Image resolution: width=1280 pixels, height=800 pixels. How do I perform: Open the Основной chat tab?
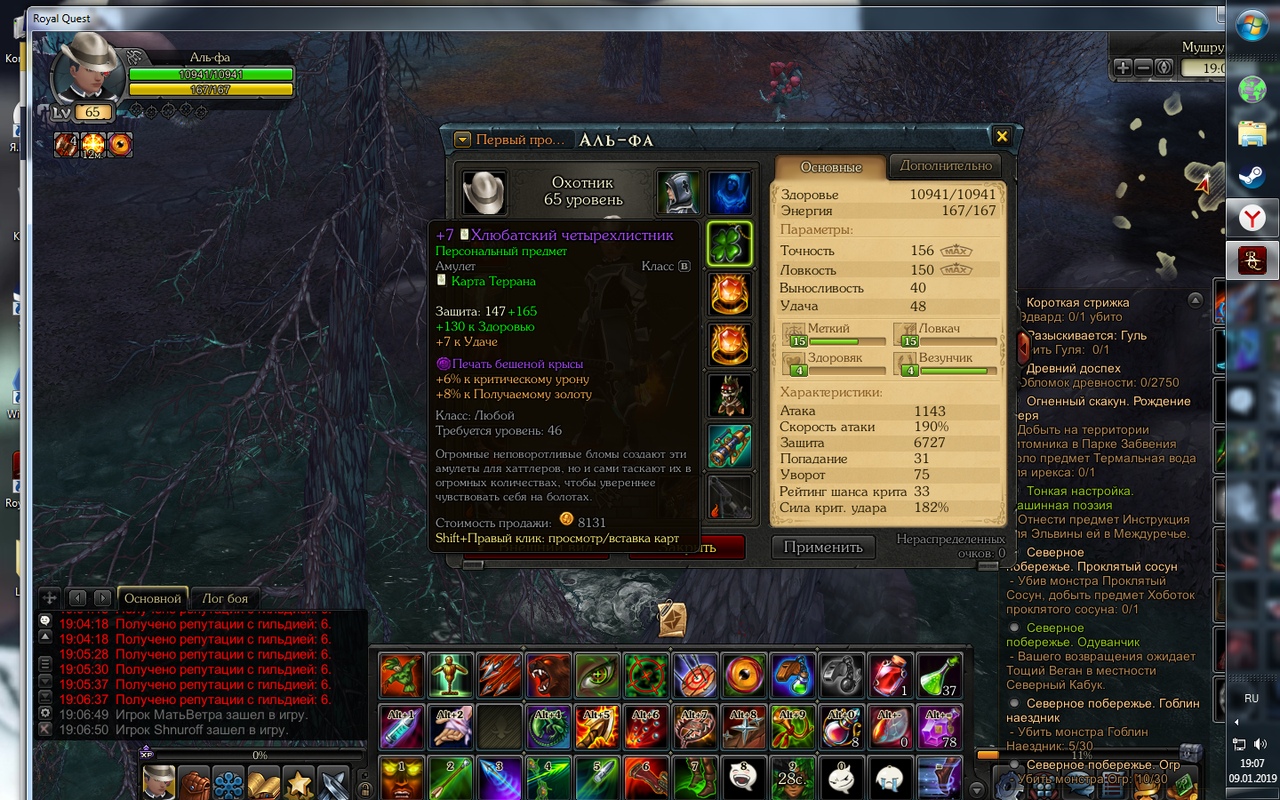point(152,598)
